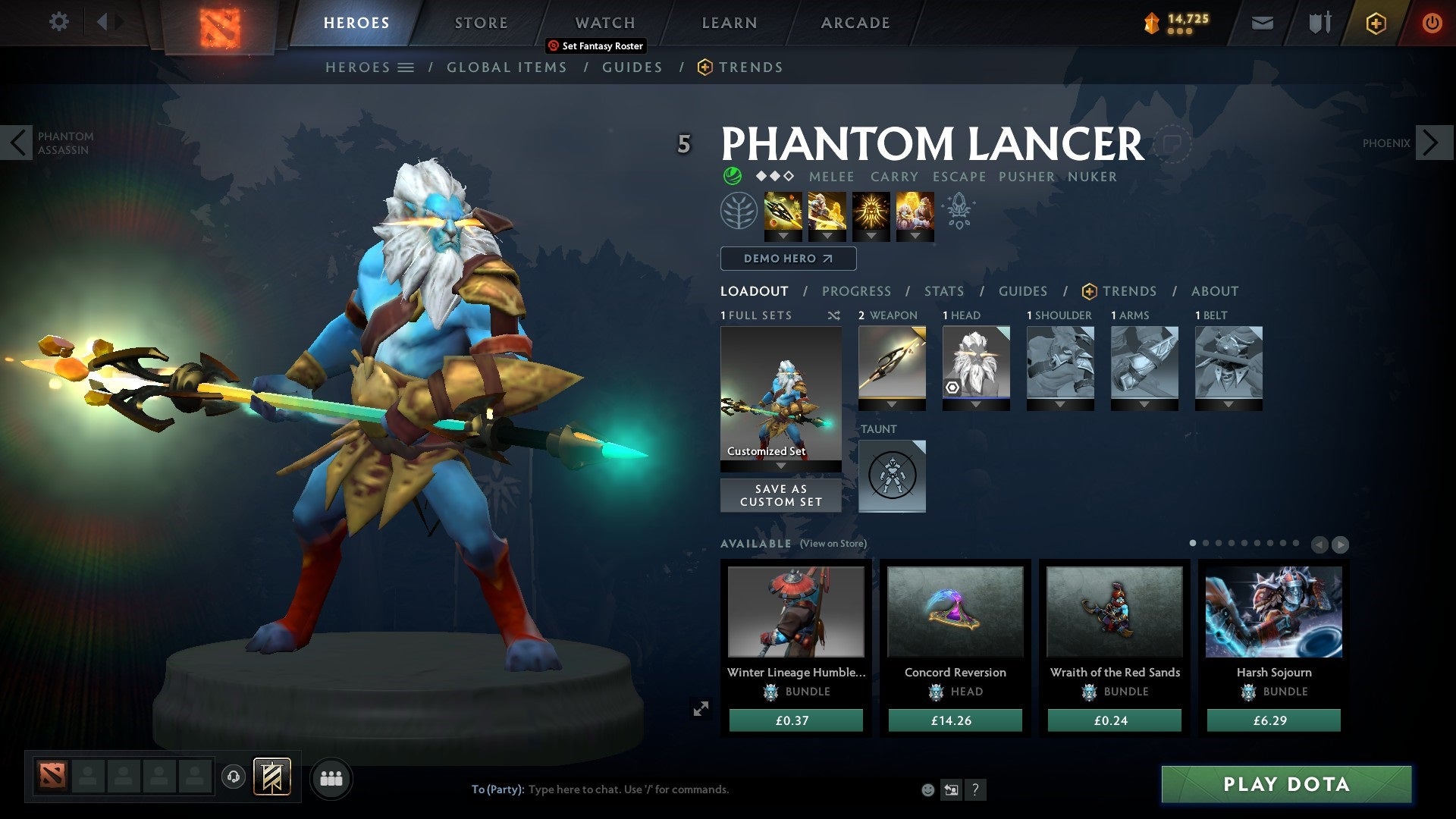Click the talent tree icon beside the abilities
The image size is (1456, 819).
click(x=738, y=210)
